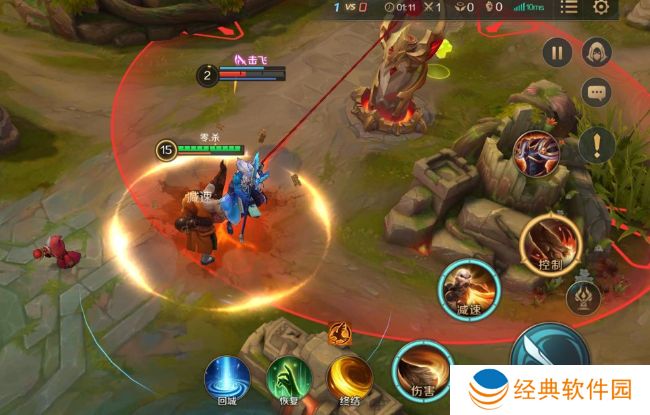Tap the small orange item icon above 终结
This screenshot has height=415, width=650.
pyautogui.click(x=339, y=333)
